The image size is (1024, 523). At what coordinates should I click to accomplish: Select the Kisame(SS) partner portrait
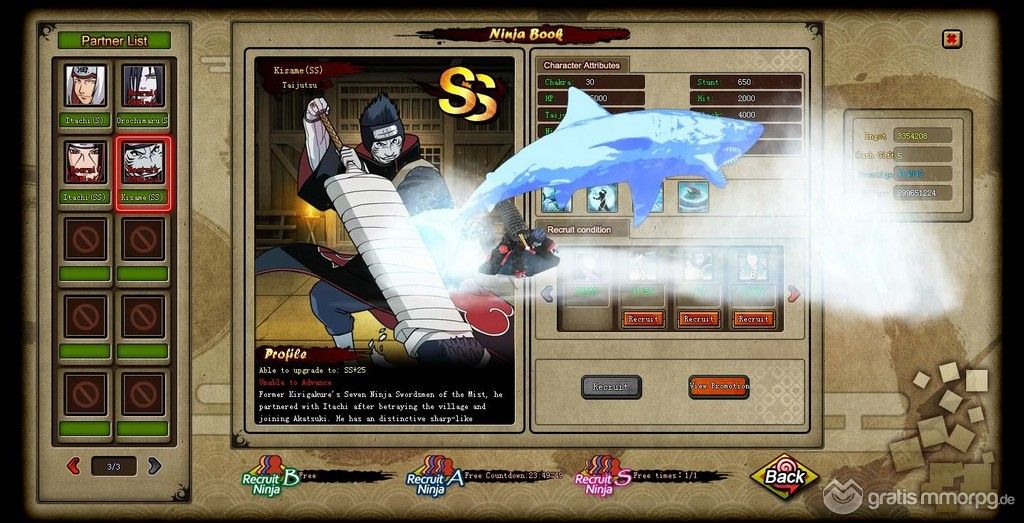[142, 162]
